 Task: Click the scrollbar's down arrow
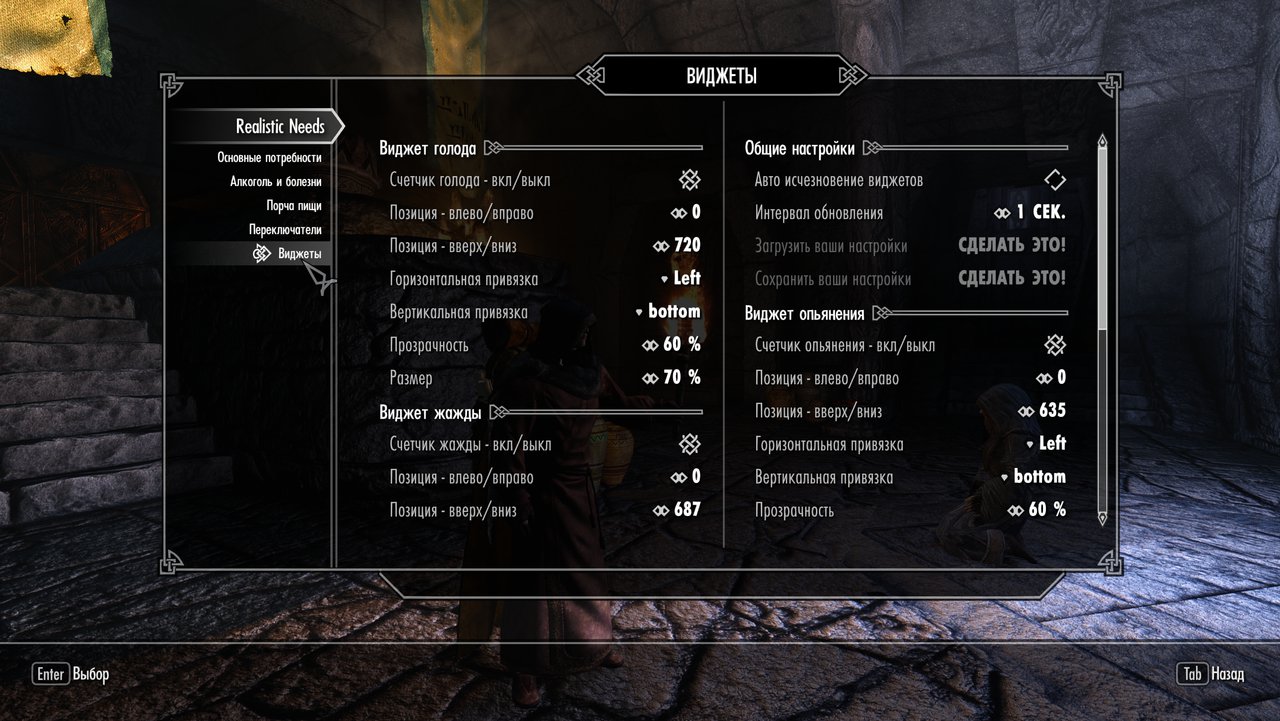[x=1102, y=518]
